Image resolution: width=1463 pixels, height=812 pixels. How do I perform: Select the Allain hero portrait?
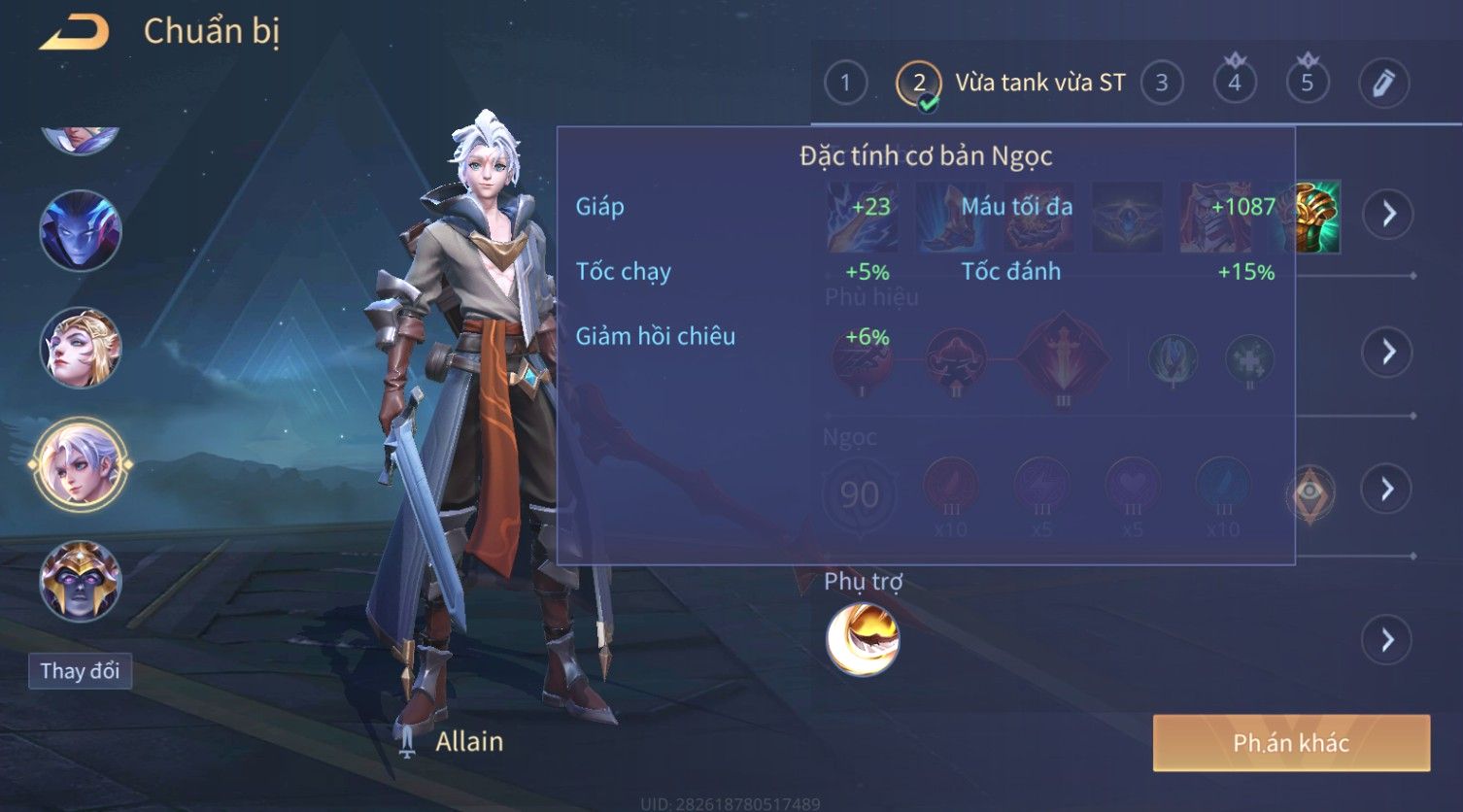80,464
